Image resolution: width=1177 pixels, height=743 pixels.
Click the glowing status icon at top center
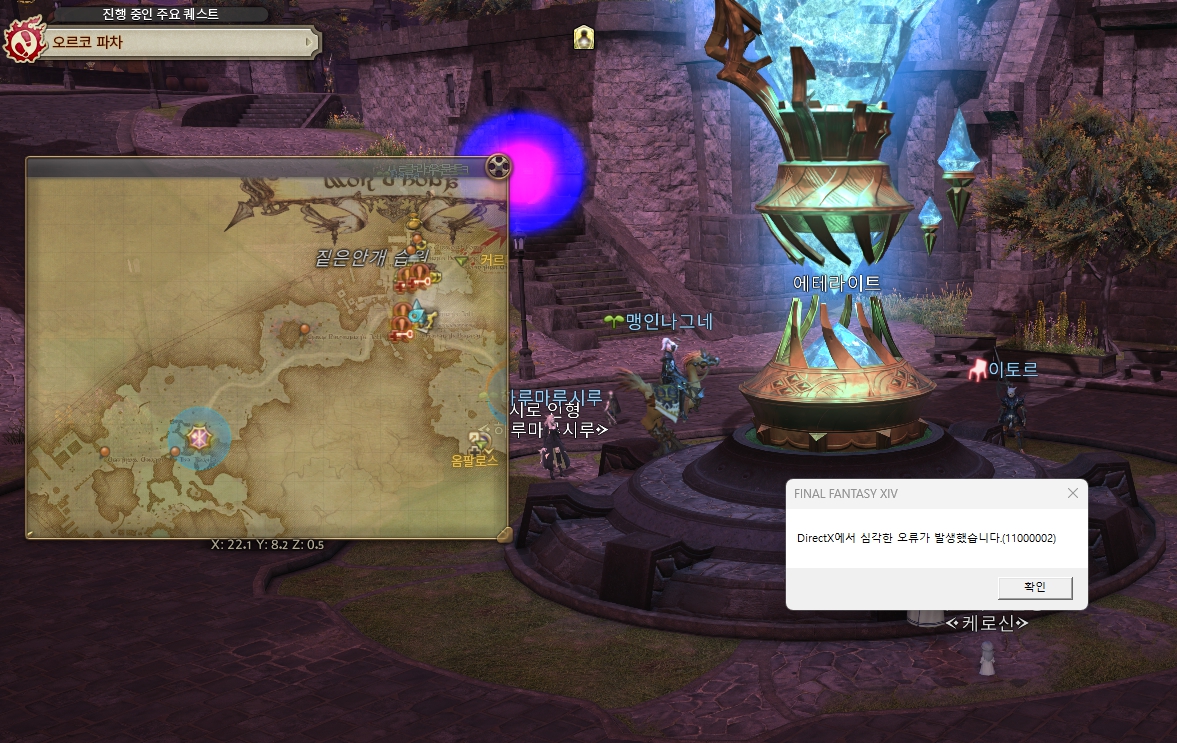584,38
